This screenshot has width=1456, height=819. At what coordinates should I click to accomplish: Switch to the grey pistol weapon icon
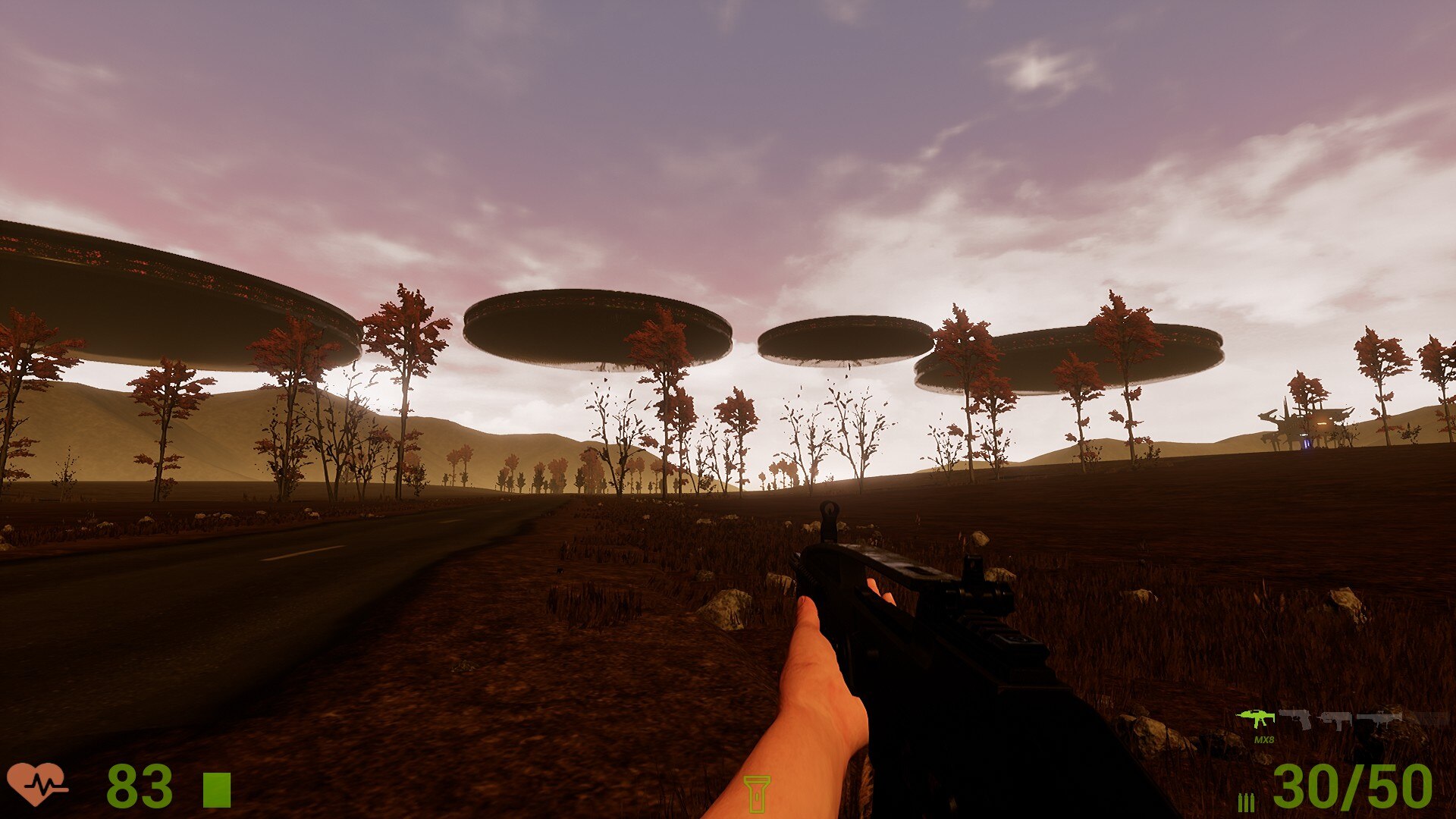click(1296, 718)
